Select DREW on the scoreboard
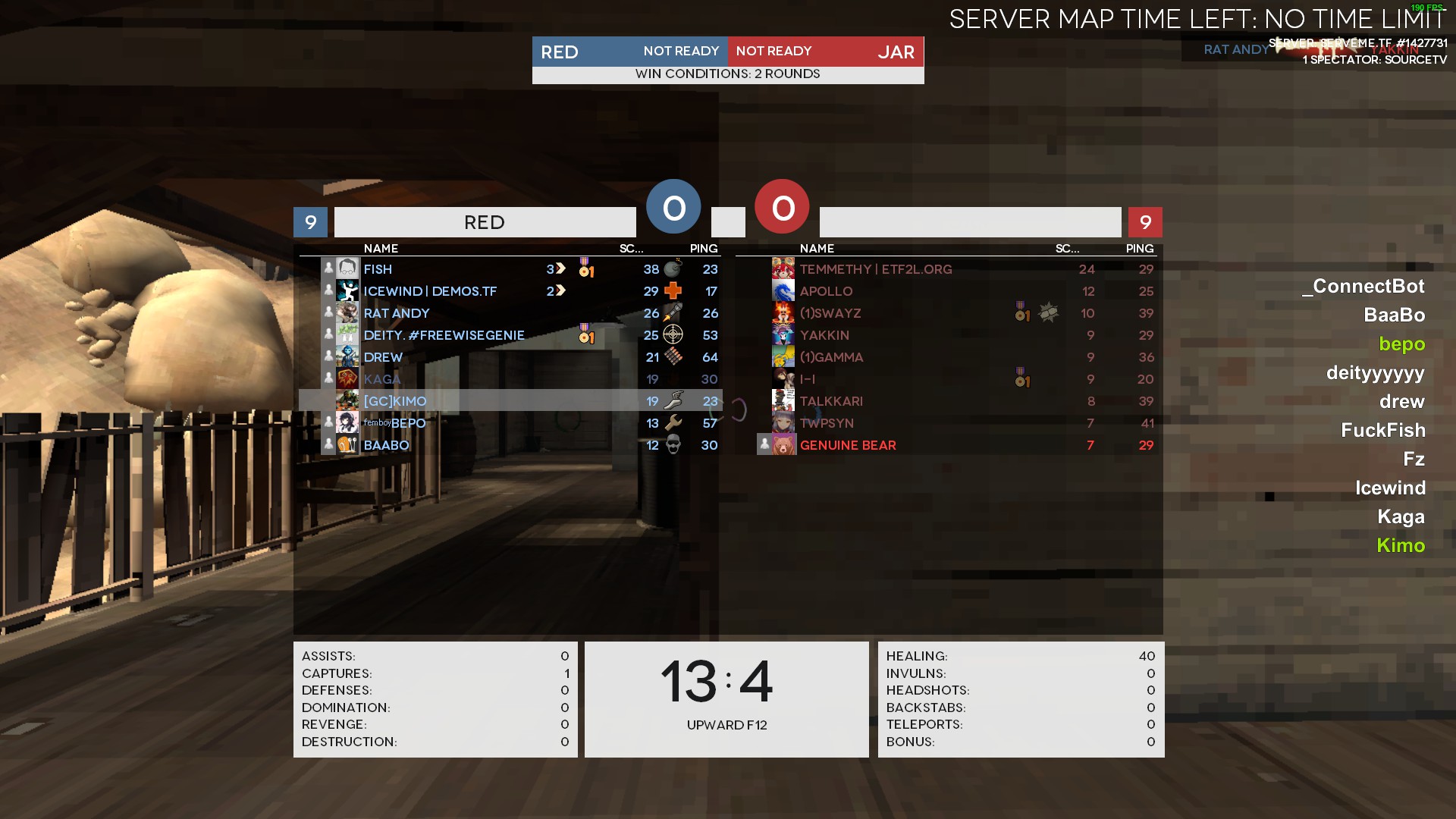This screenshot has height=819, width=1456. 383,357
